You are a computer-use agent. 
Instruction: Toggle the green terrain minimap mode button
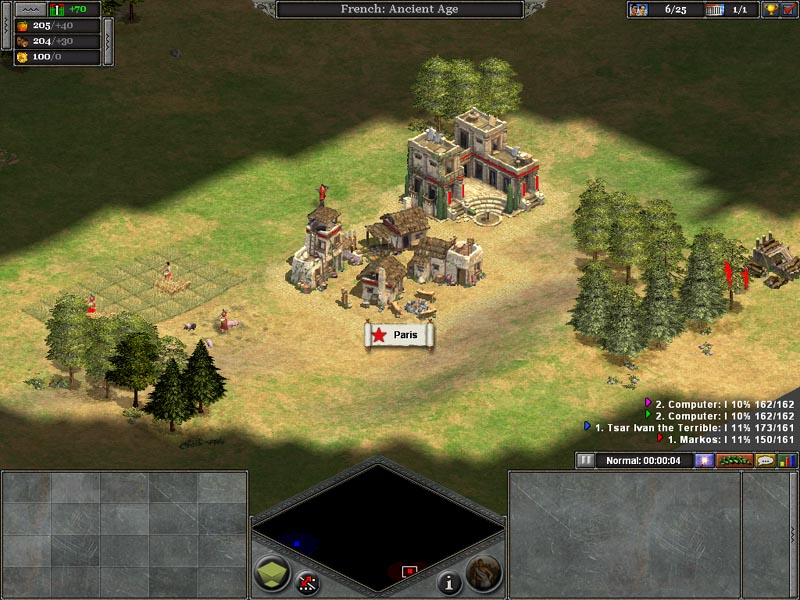click(272, 573)
